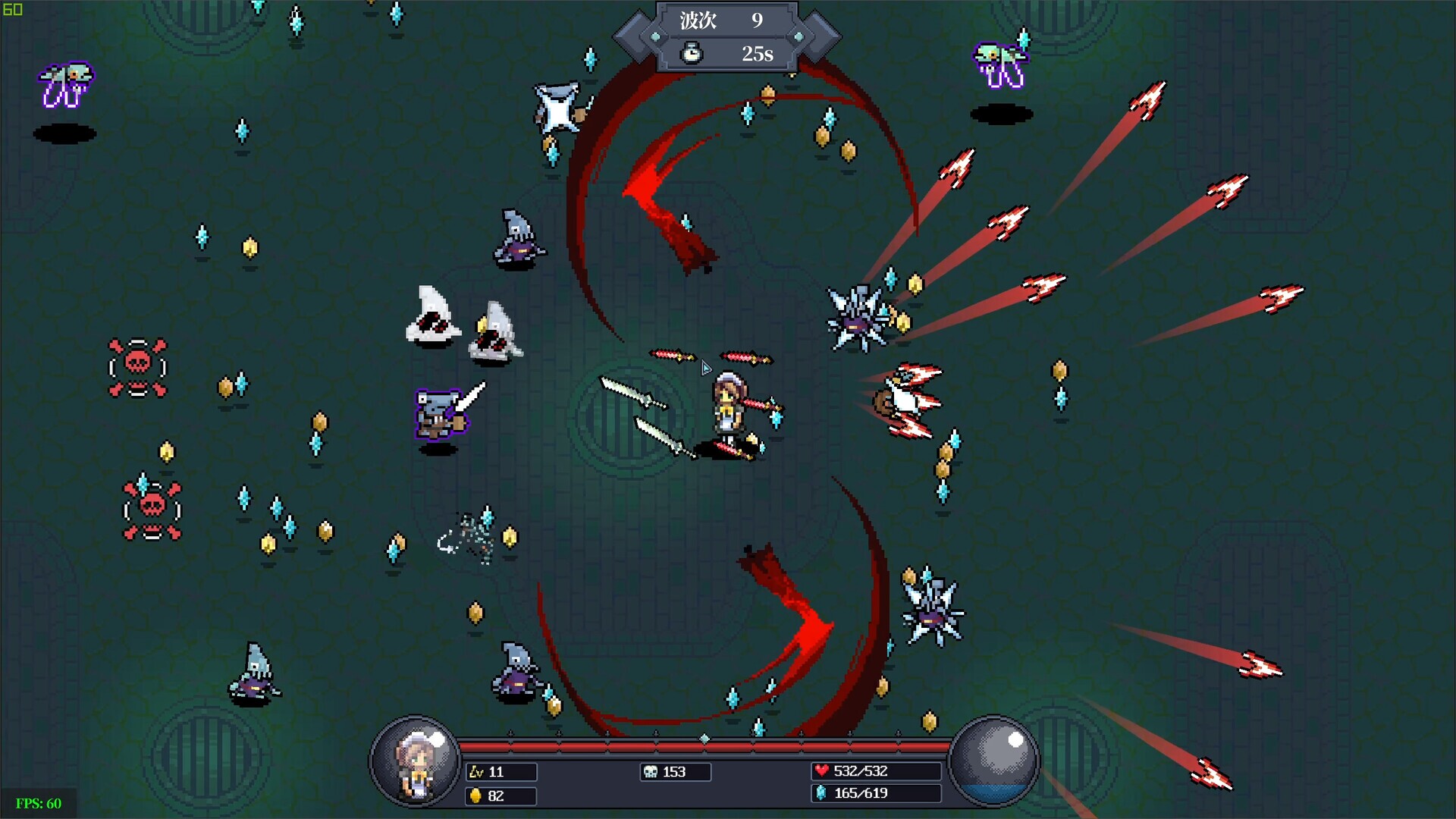Click the Lv level icon beside 11
This screenshot has height=819, width=1456.
tap(478, 772)
